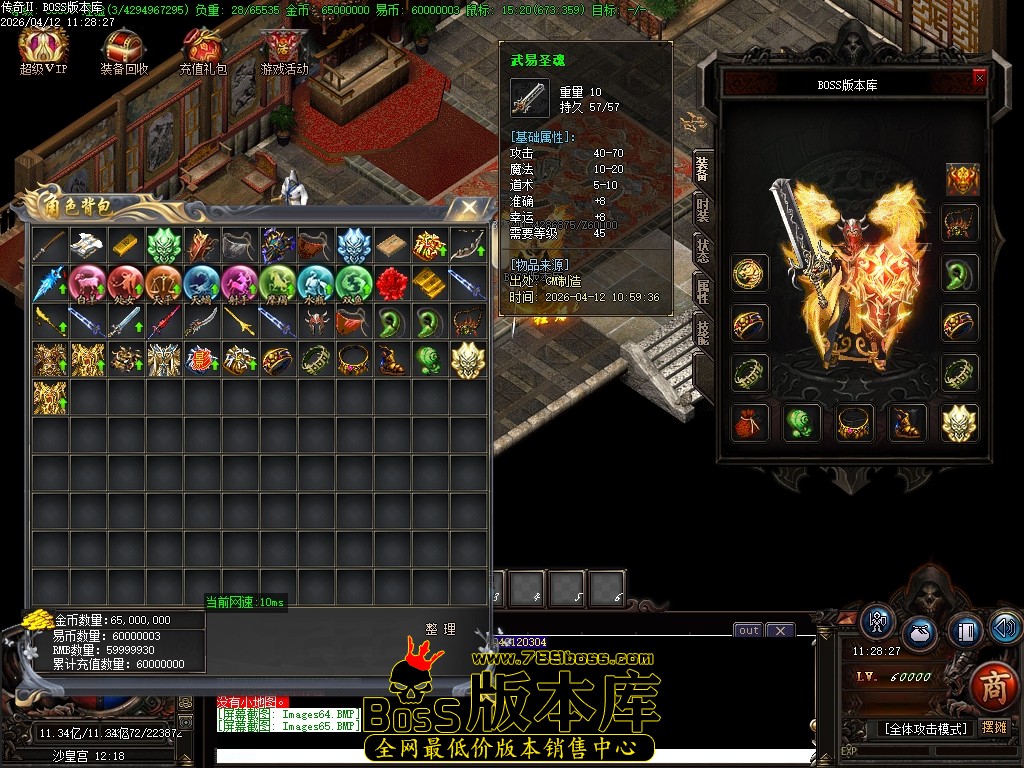The height and width of the screenshot is (768, 1024).
Task: Click the 整理 sort button in the bag
Action: coord(440,629)
